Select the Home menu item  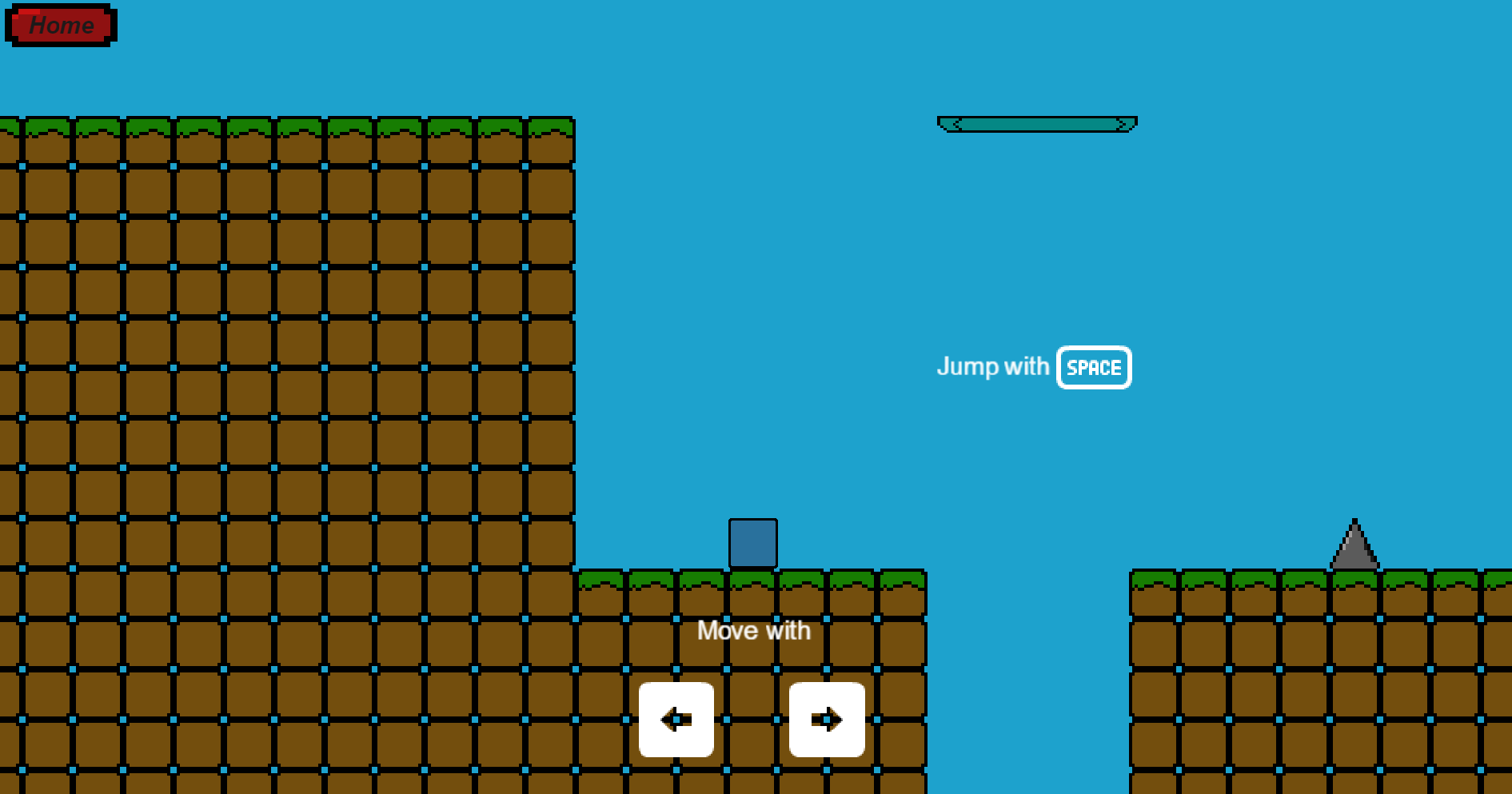coord(59,25)
